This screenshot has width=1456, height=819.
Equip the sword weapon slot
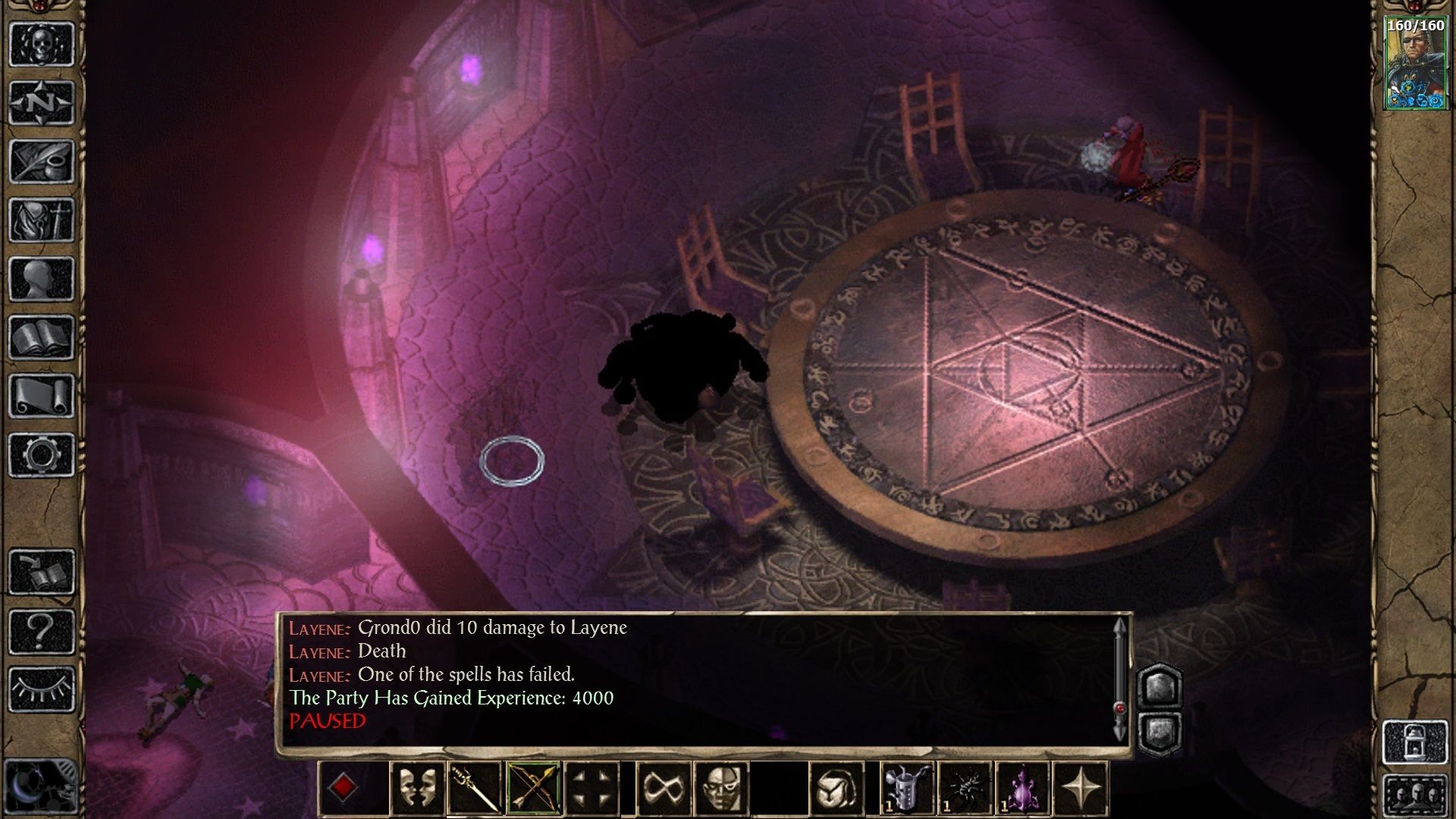pyautogui.click(x=475, y=788)
